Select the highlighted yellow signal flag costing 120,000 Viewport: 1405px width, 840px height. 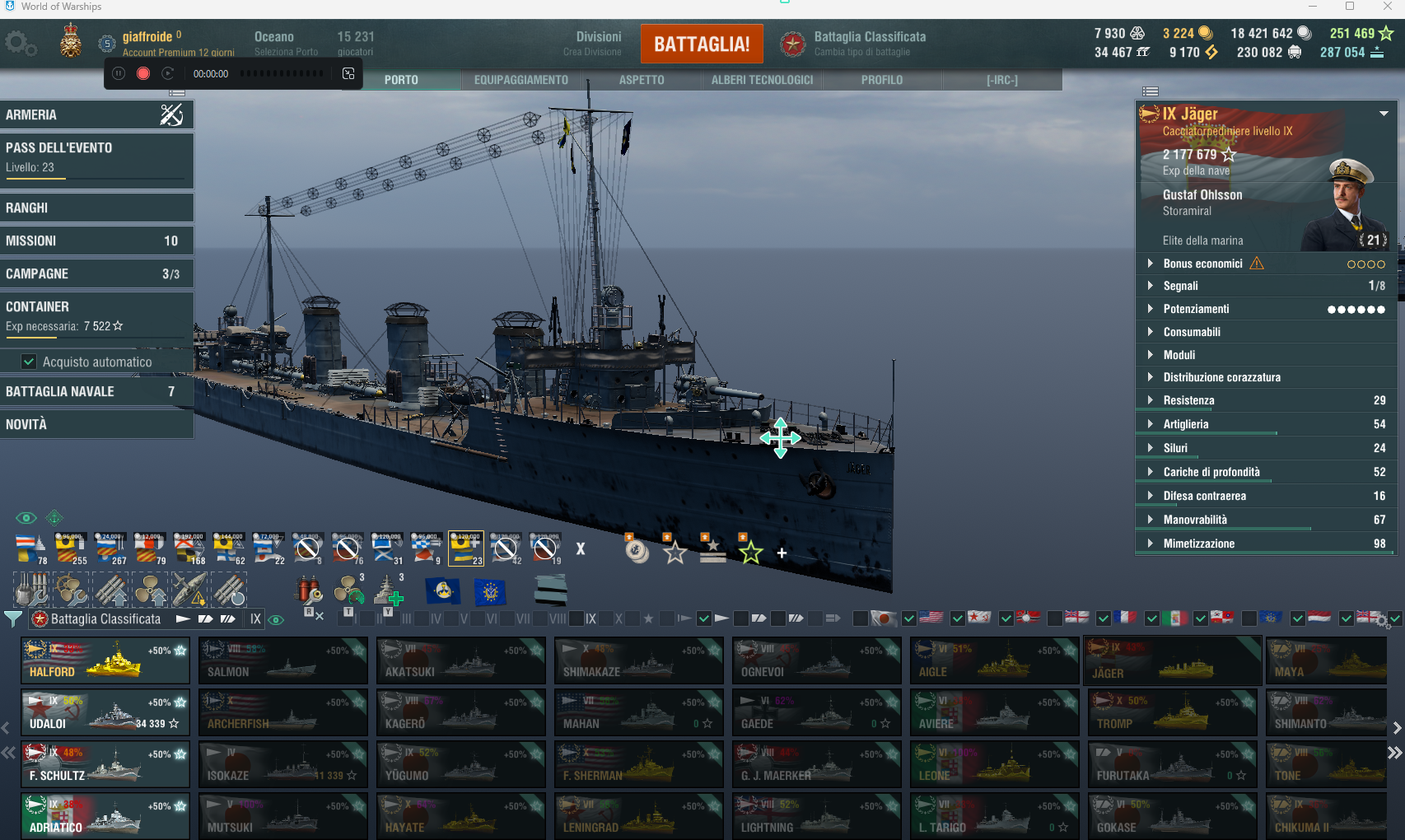(x=465, y=547)
